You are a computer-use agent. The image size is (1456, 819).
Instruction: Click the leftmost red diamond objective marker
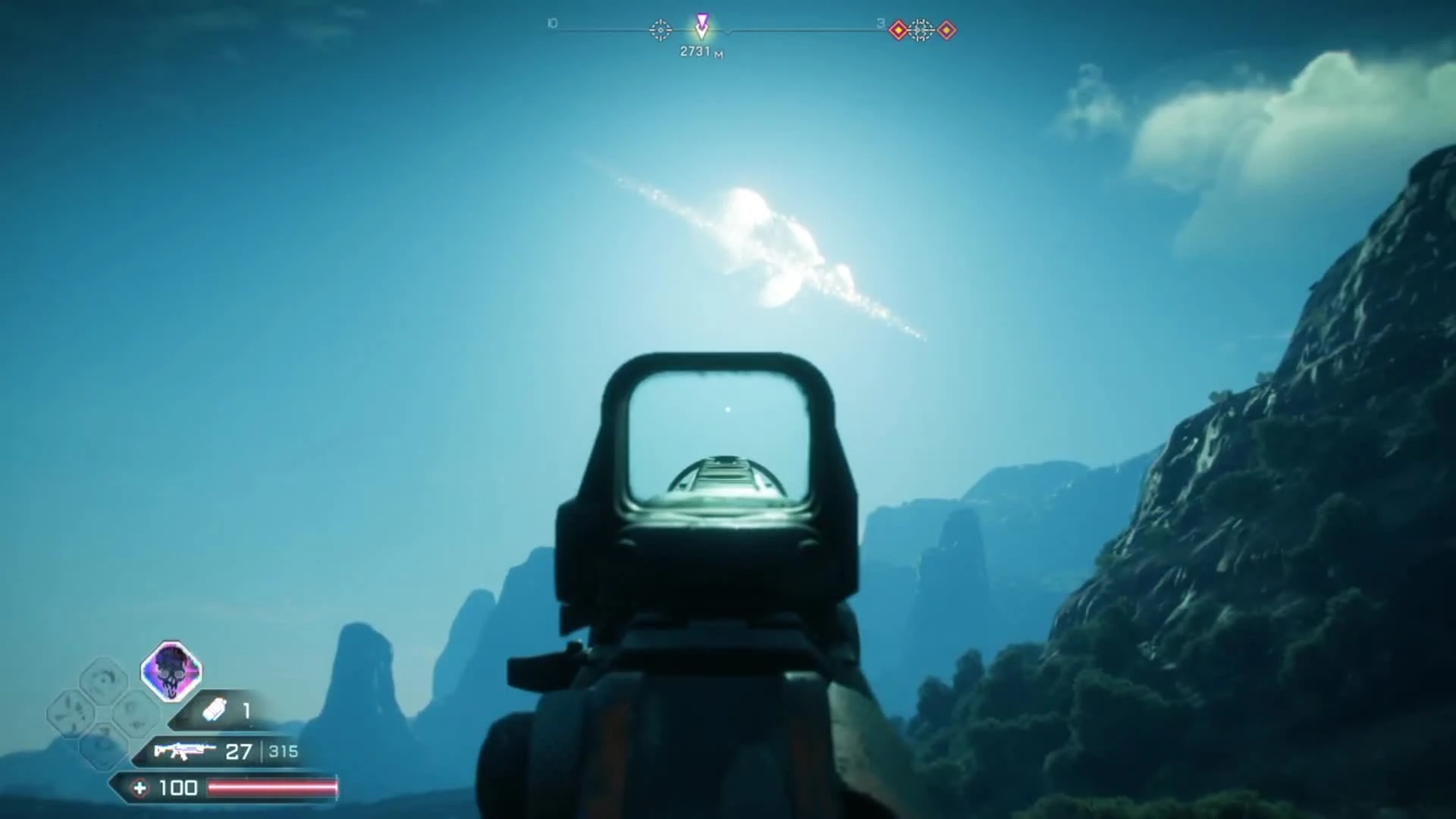coord(898,30)
